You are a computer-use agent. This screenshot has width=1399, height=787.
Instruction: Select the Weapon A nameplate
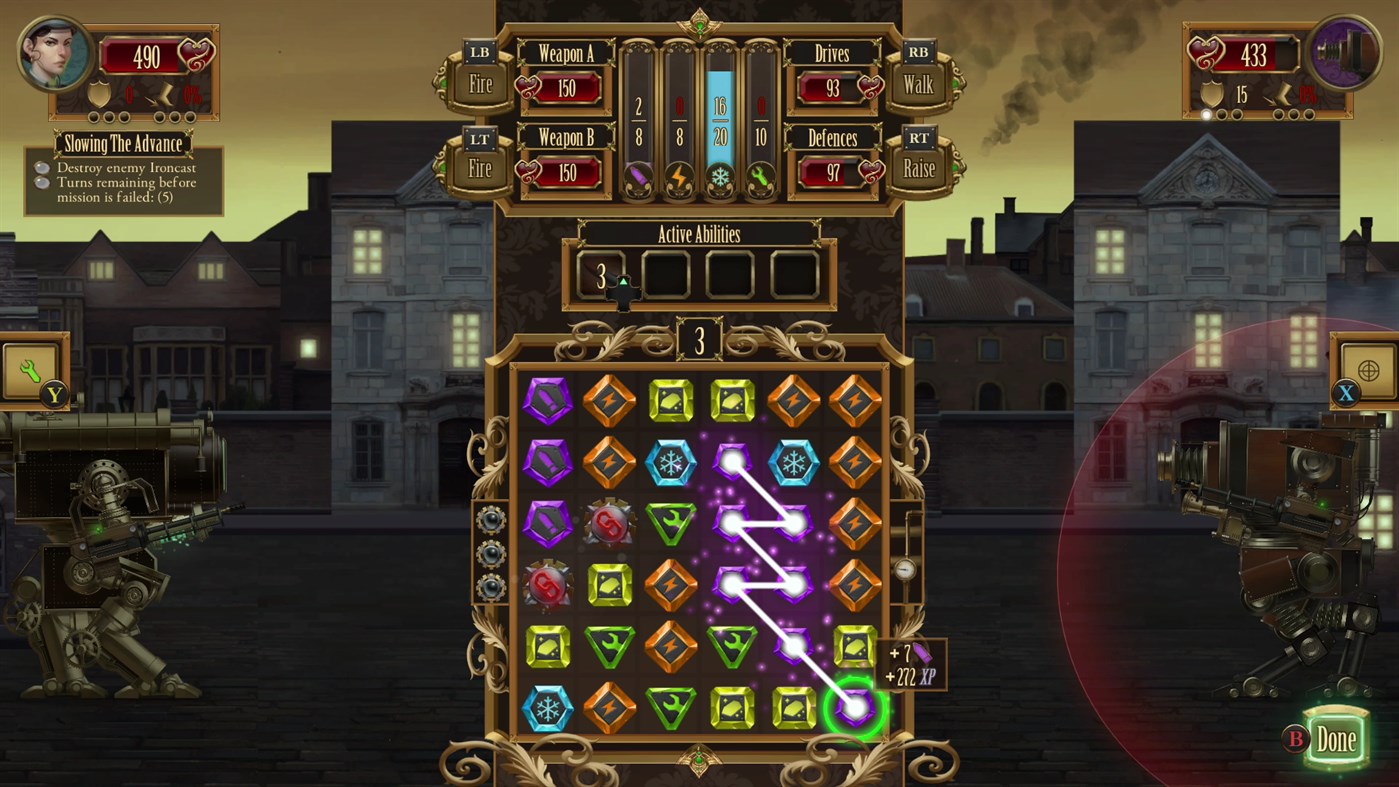tap(566, 55)
